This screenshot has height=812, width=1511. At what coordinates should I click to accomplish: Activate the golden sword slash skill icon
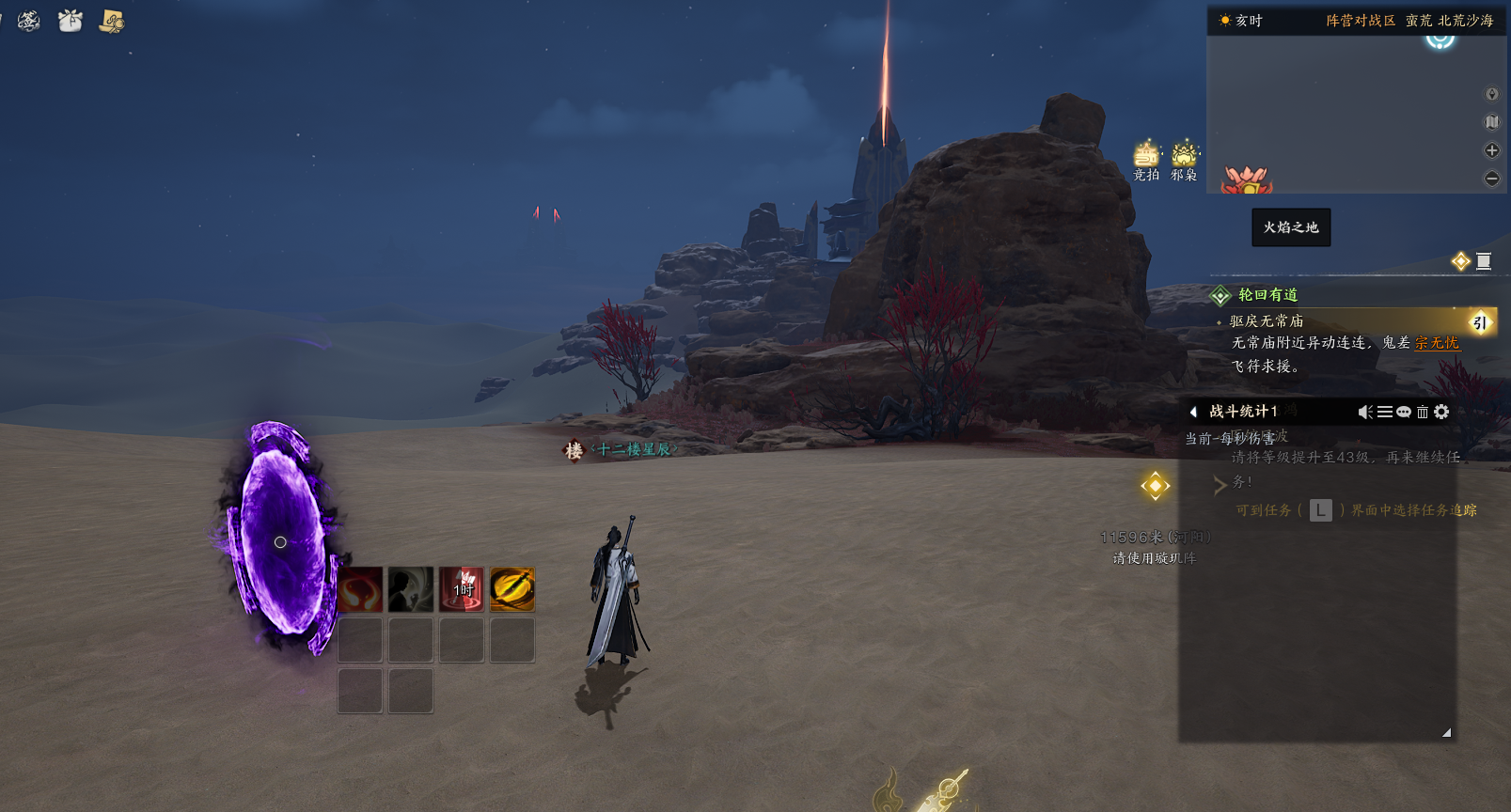coord(512,589)
